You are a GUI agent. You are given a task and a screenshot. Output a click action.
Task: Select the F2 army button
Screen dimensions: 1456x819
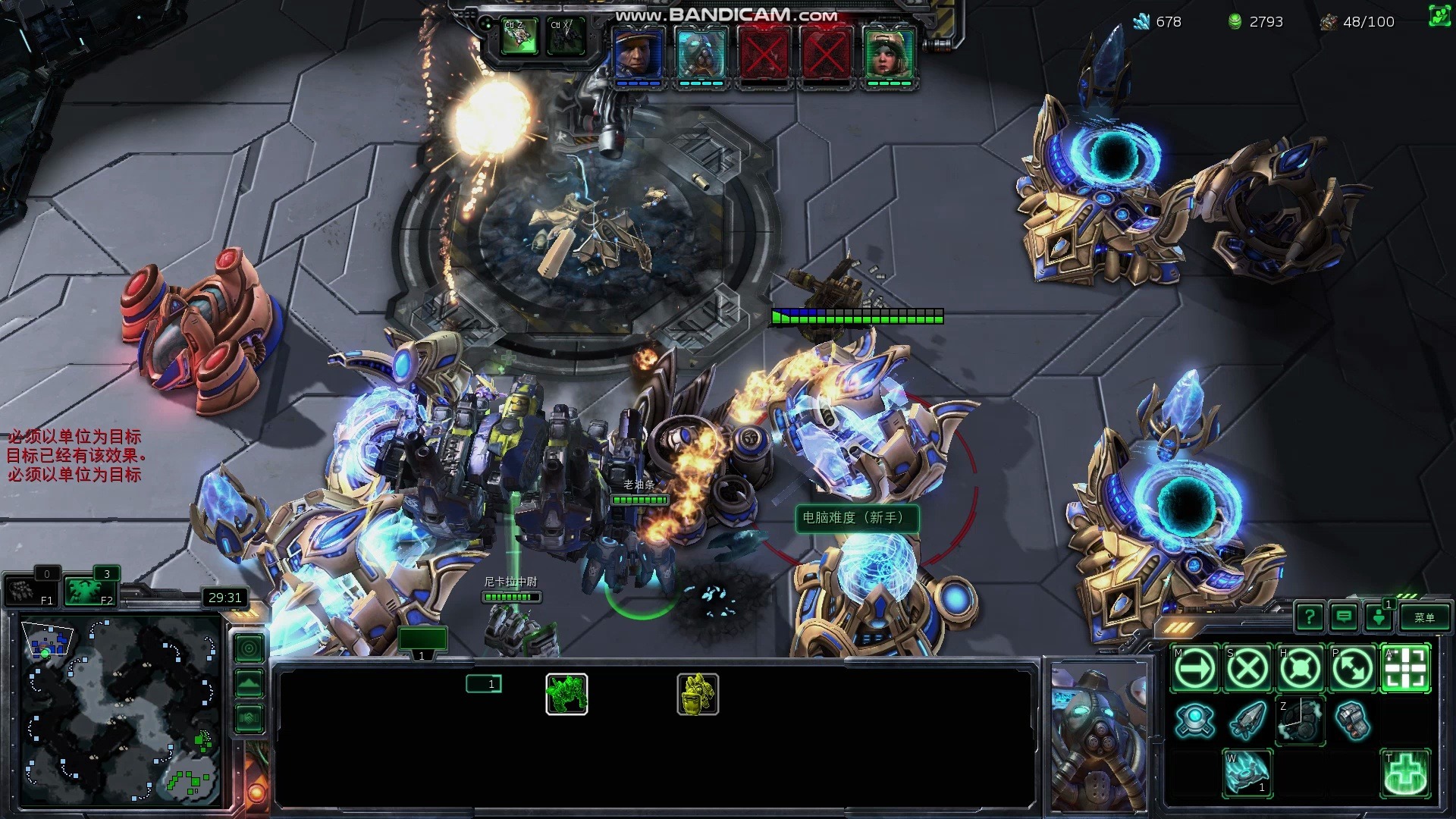click(x=89, y=591)
